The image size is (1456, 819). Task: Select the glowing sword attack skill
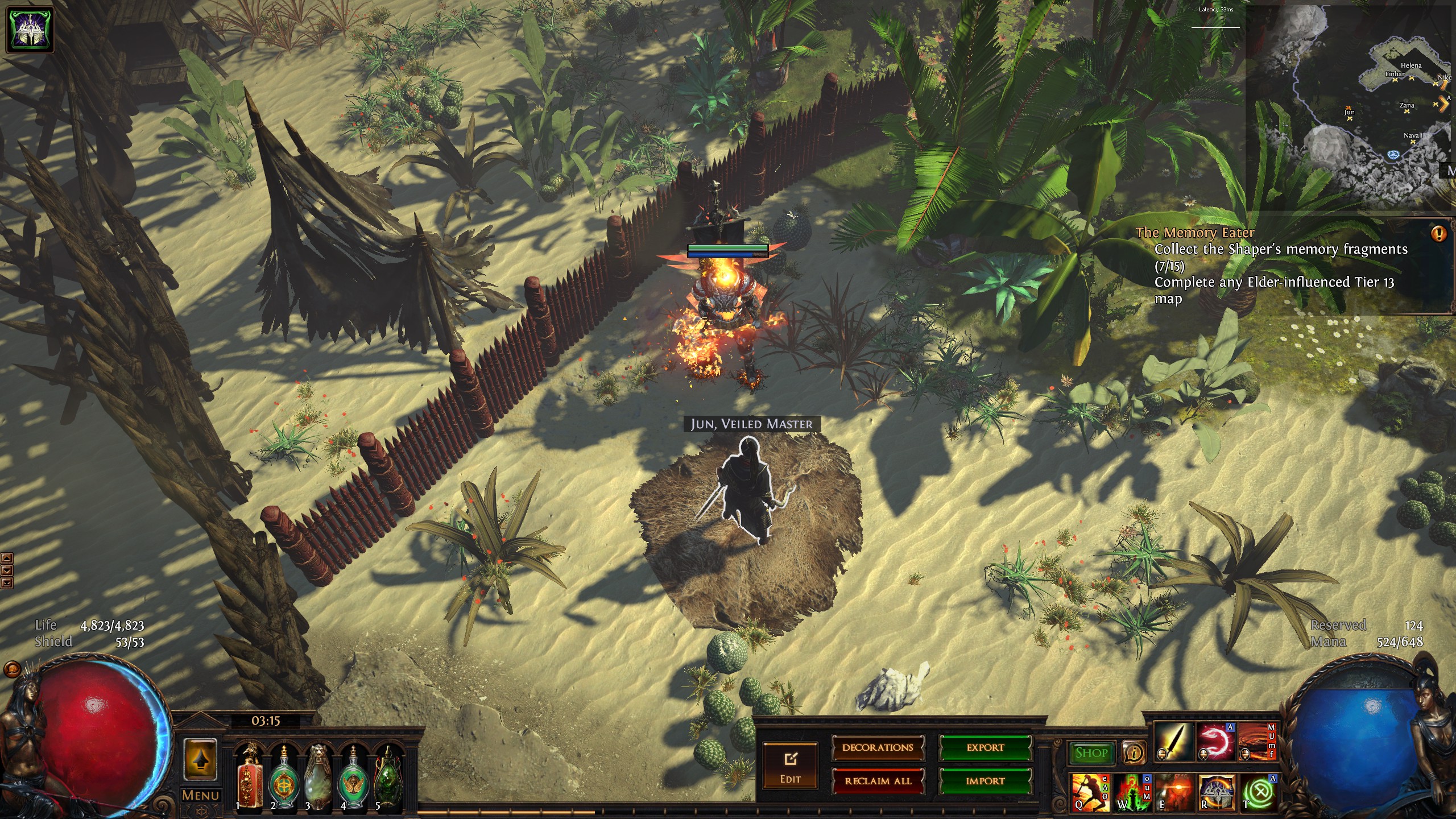click(x=1173, y=742)
